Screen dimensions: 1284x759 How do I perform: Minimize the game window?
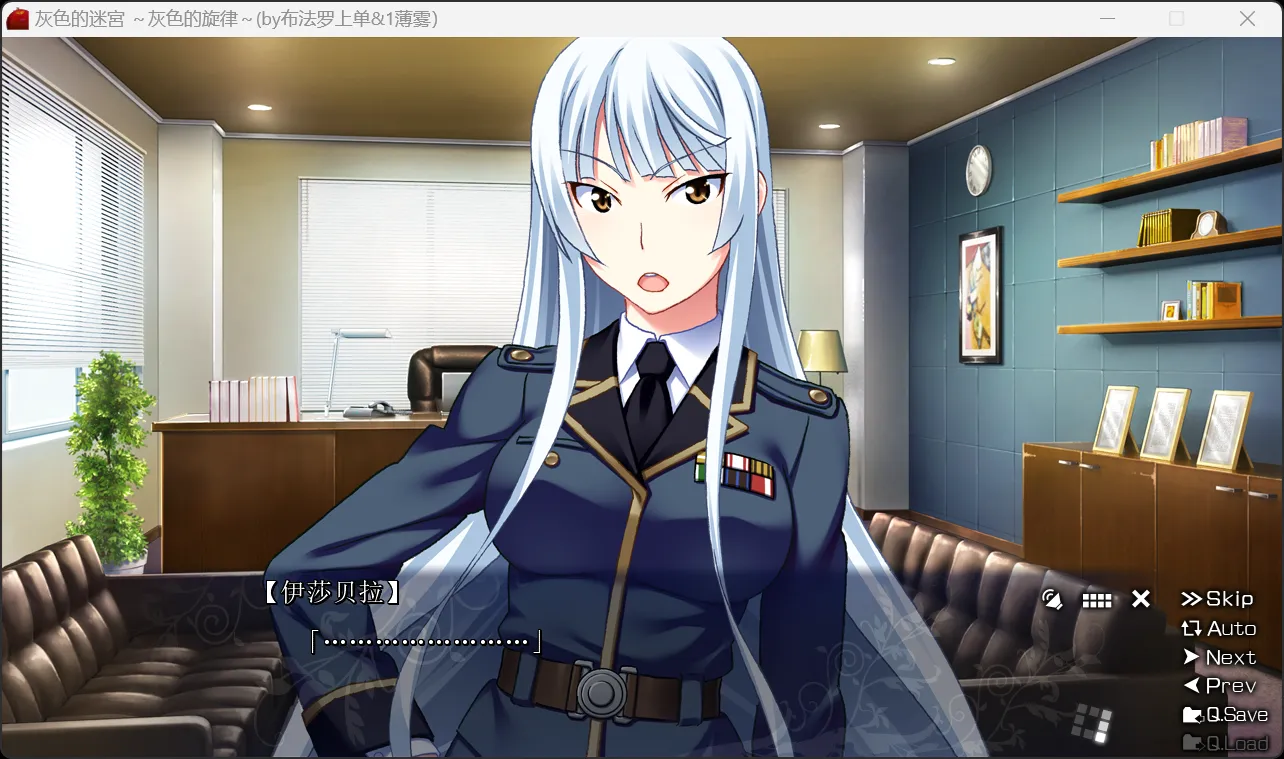pos(1108,18)
